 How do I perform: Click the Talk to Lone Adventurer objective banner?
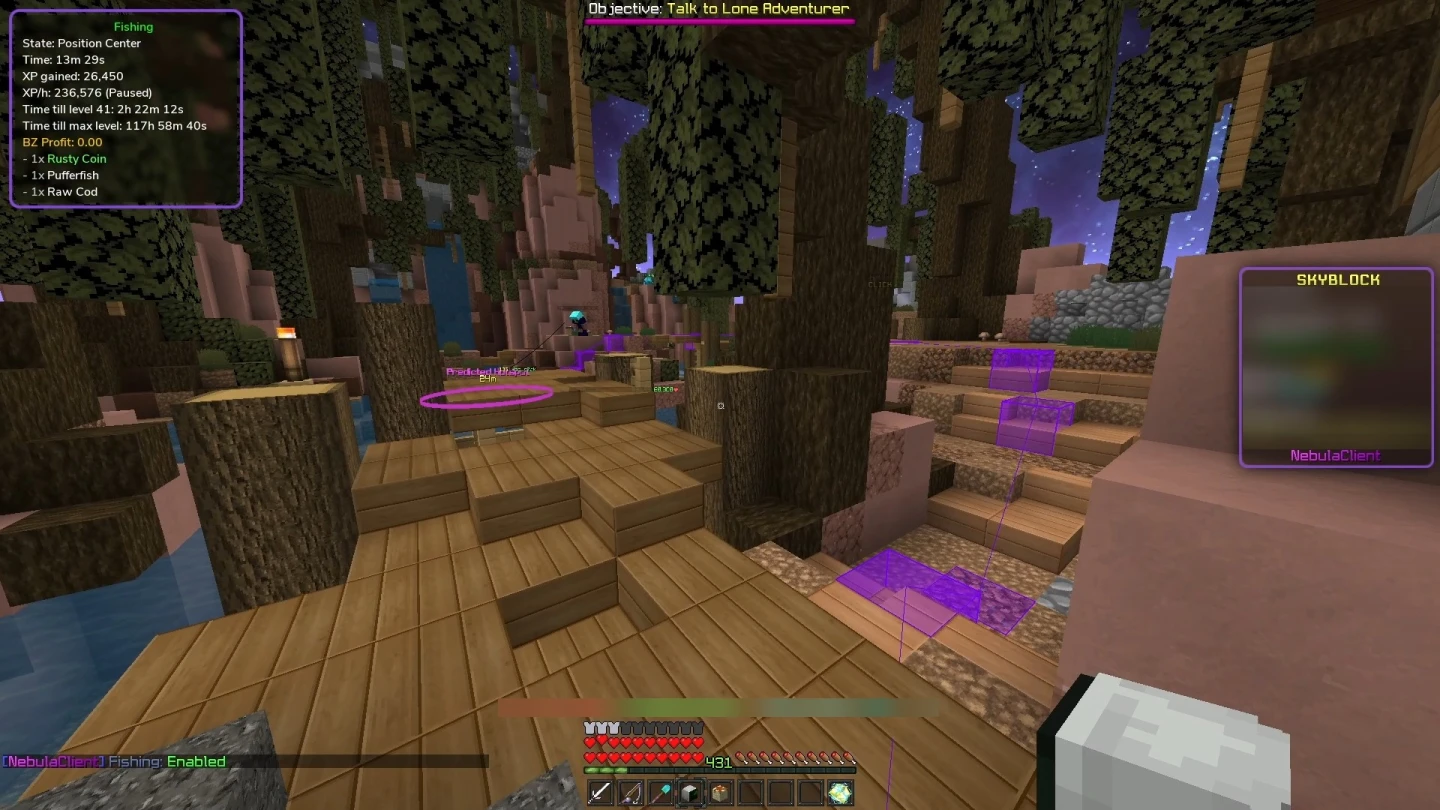click(718, 8)
